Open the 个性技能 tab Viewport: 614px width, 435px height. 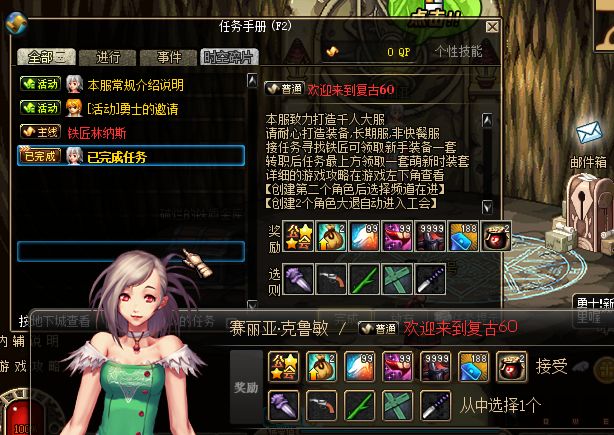pos(458,50)
